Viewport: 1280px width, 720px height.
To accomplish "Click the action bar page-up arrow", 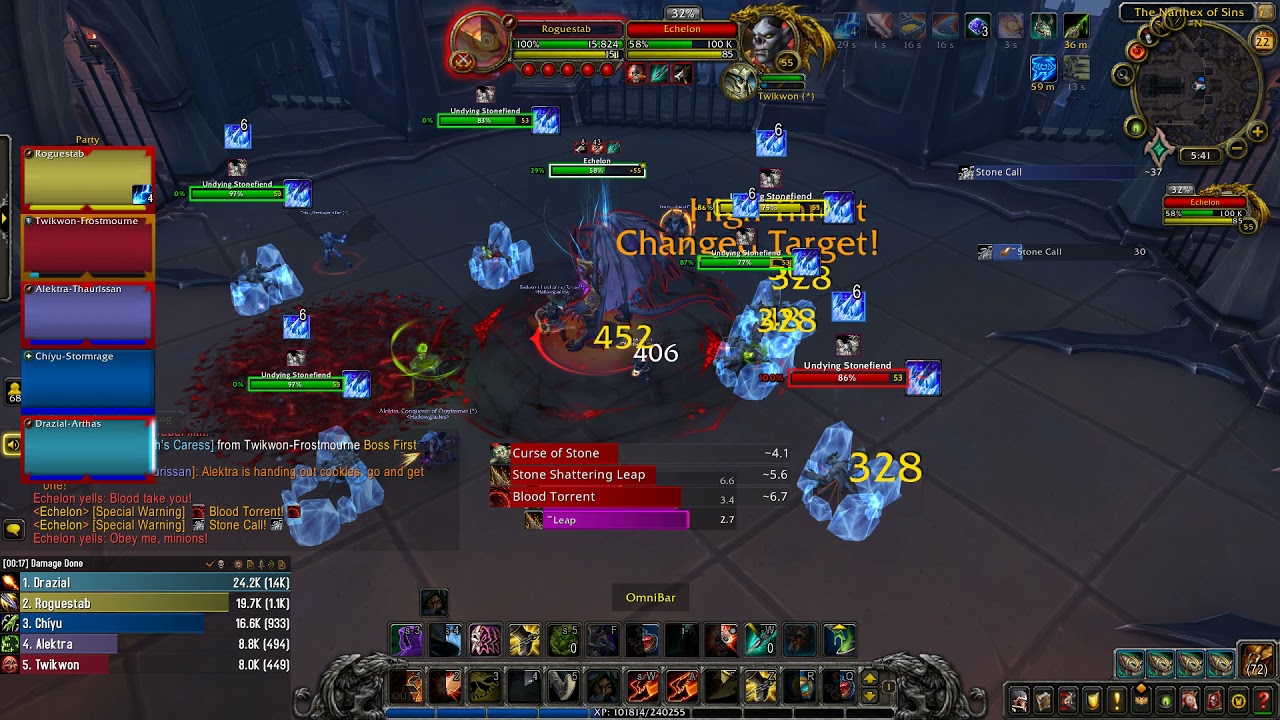I will (870, 678).
